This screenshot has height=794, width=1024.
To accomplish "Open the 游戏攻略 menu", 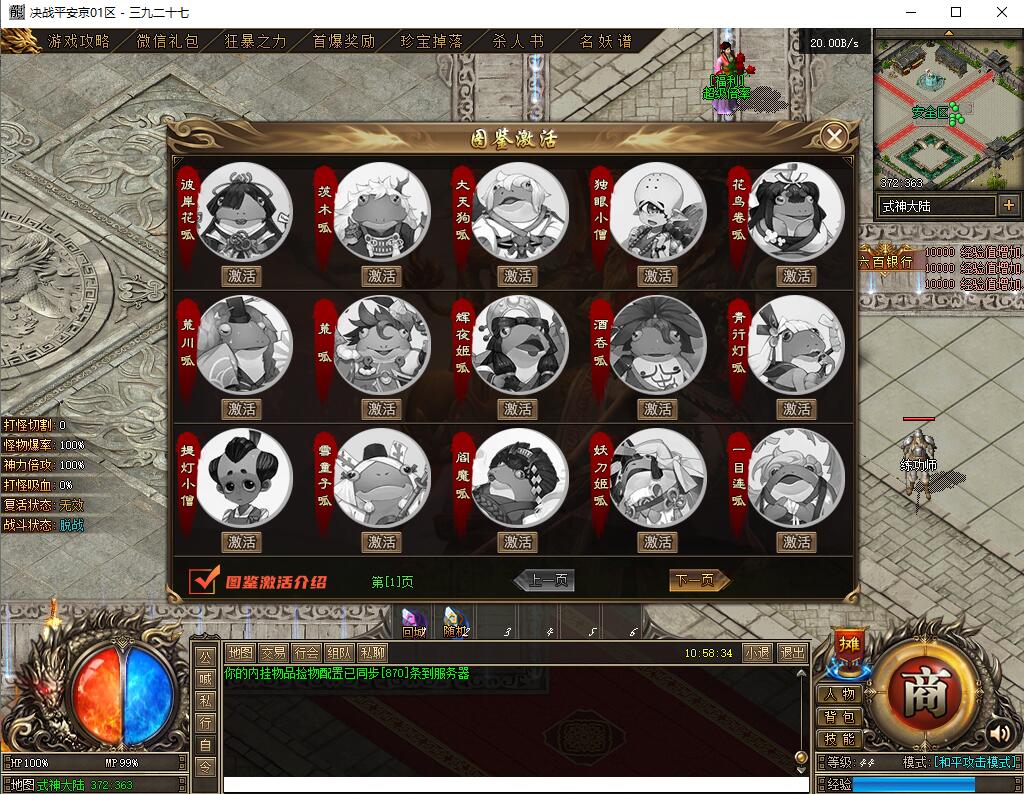I will click(79, 42).
